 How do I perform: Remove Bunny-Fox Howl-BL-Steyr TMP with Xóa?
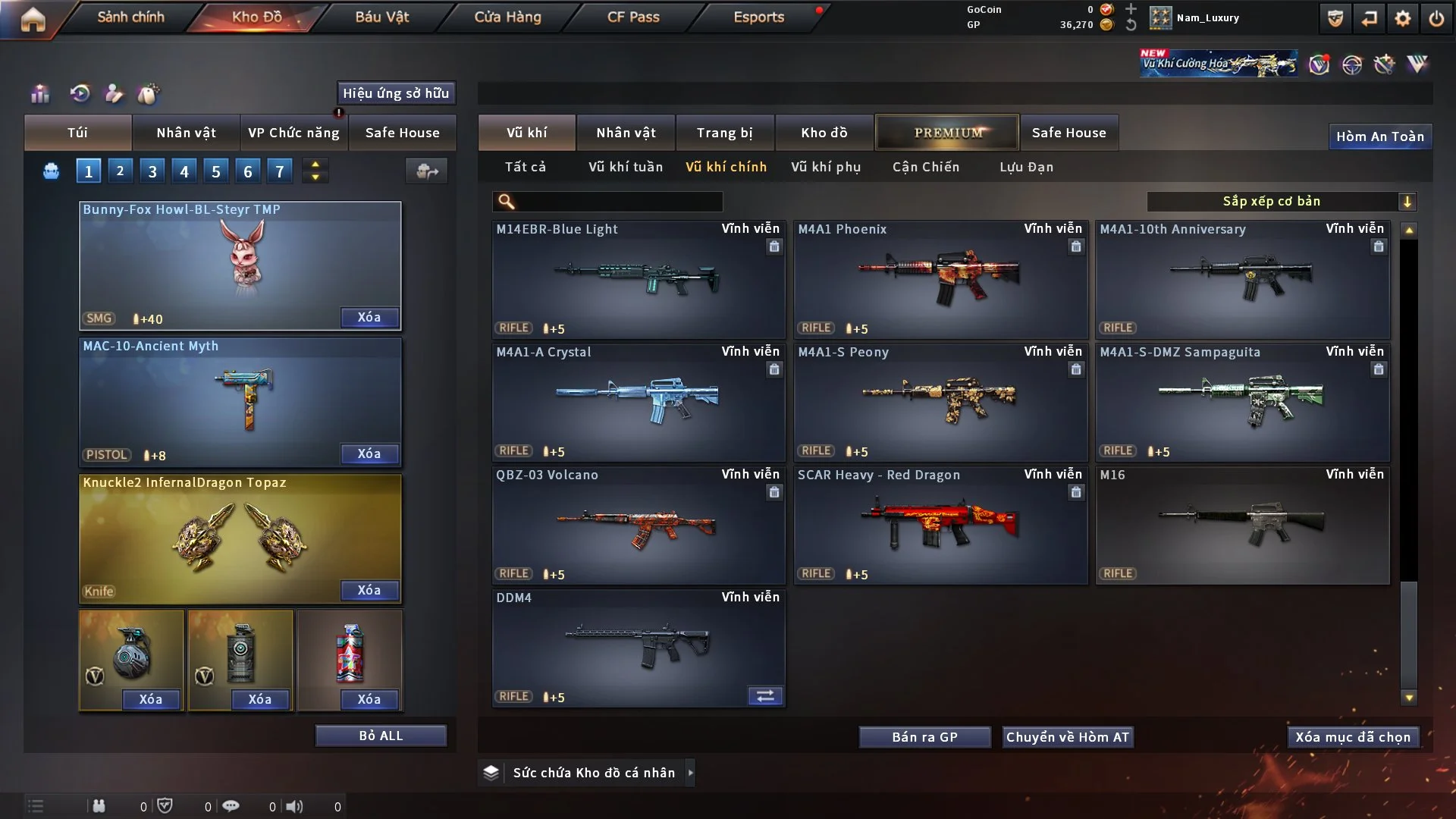(369, 317)
